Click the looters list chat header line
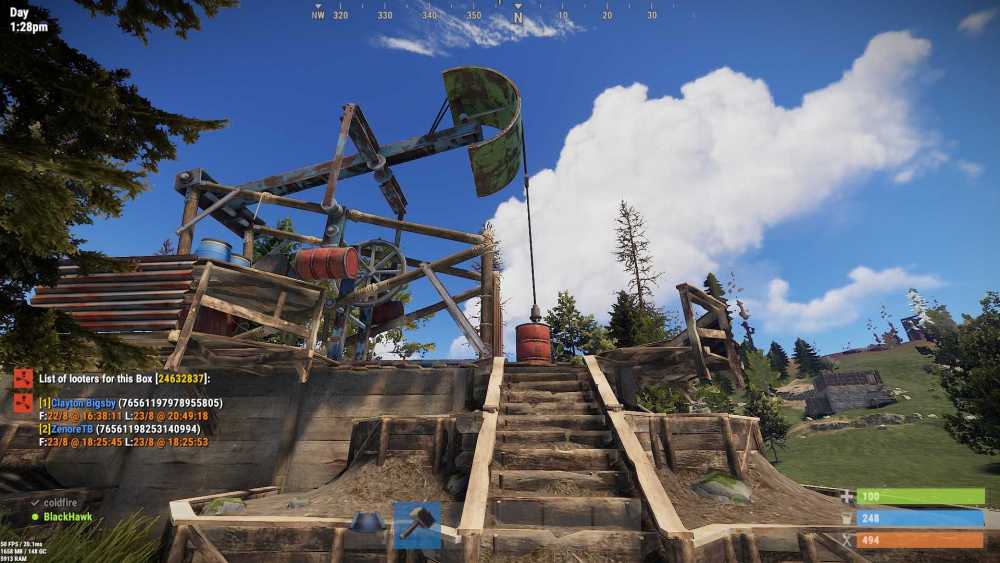 [x=124, y=379]
